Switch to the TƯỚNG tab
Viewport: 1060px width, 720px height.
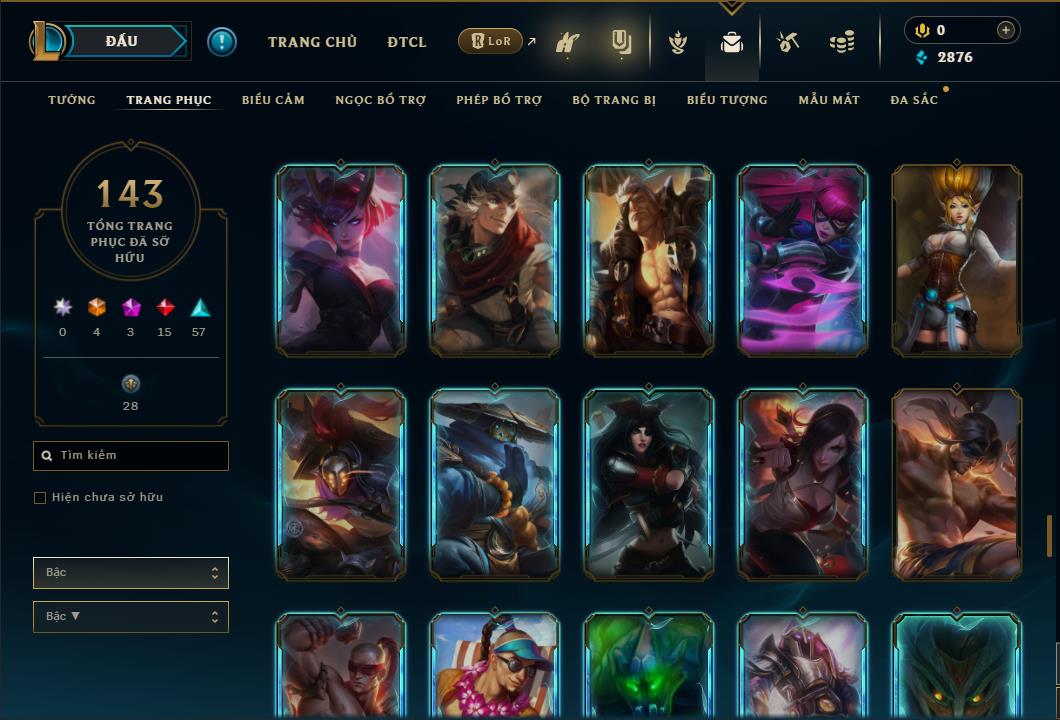[x=72, y=100]
